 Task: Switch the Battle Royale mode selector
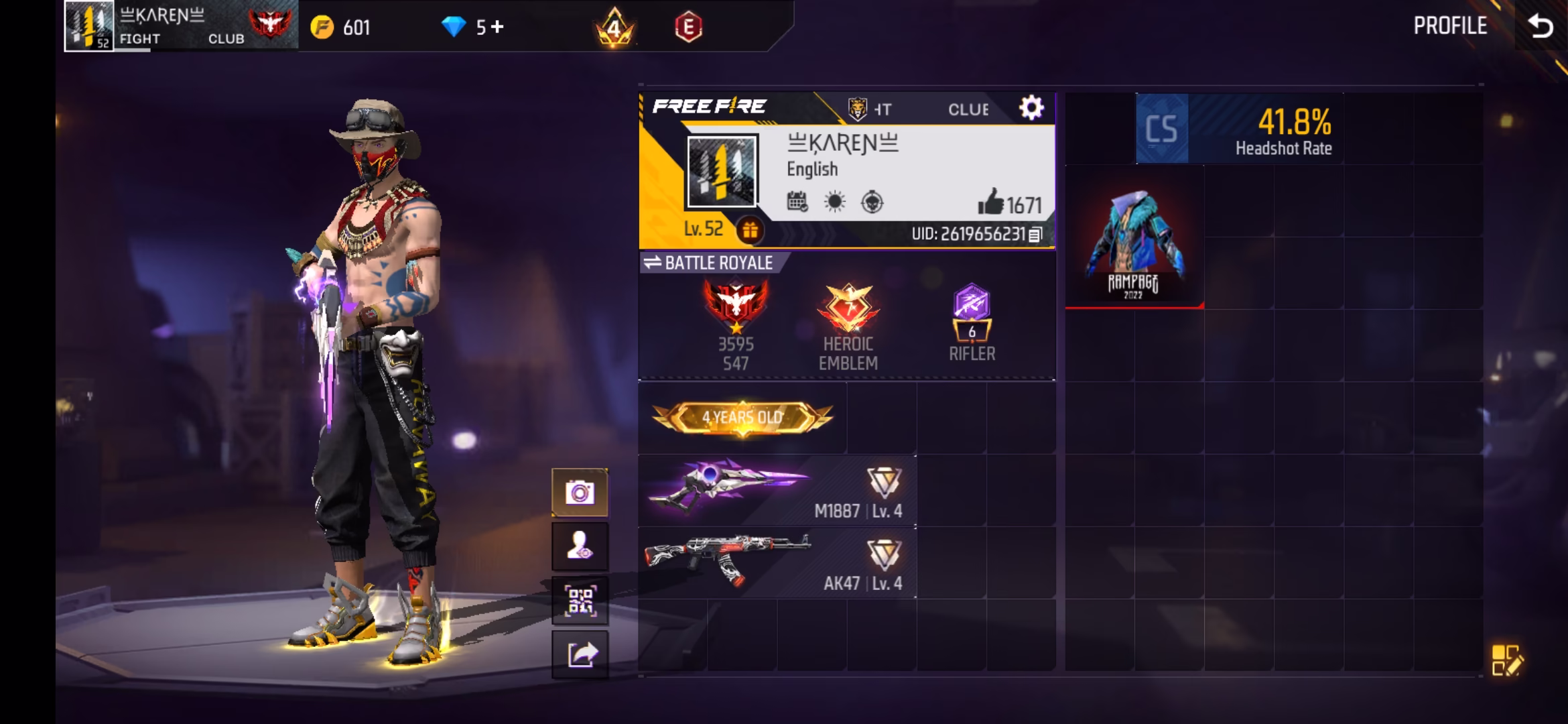point(709,263)
